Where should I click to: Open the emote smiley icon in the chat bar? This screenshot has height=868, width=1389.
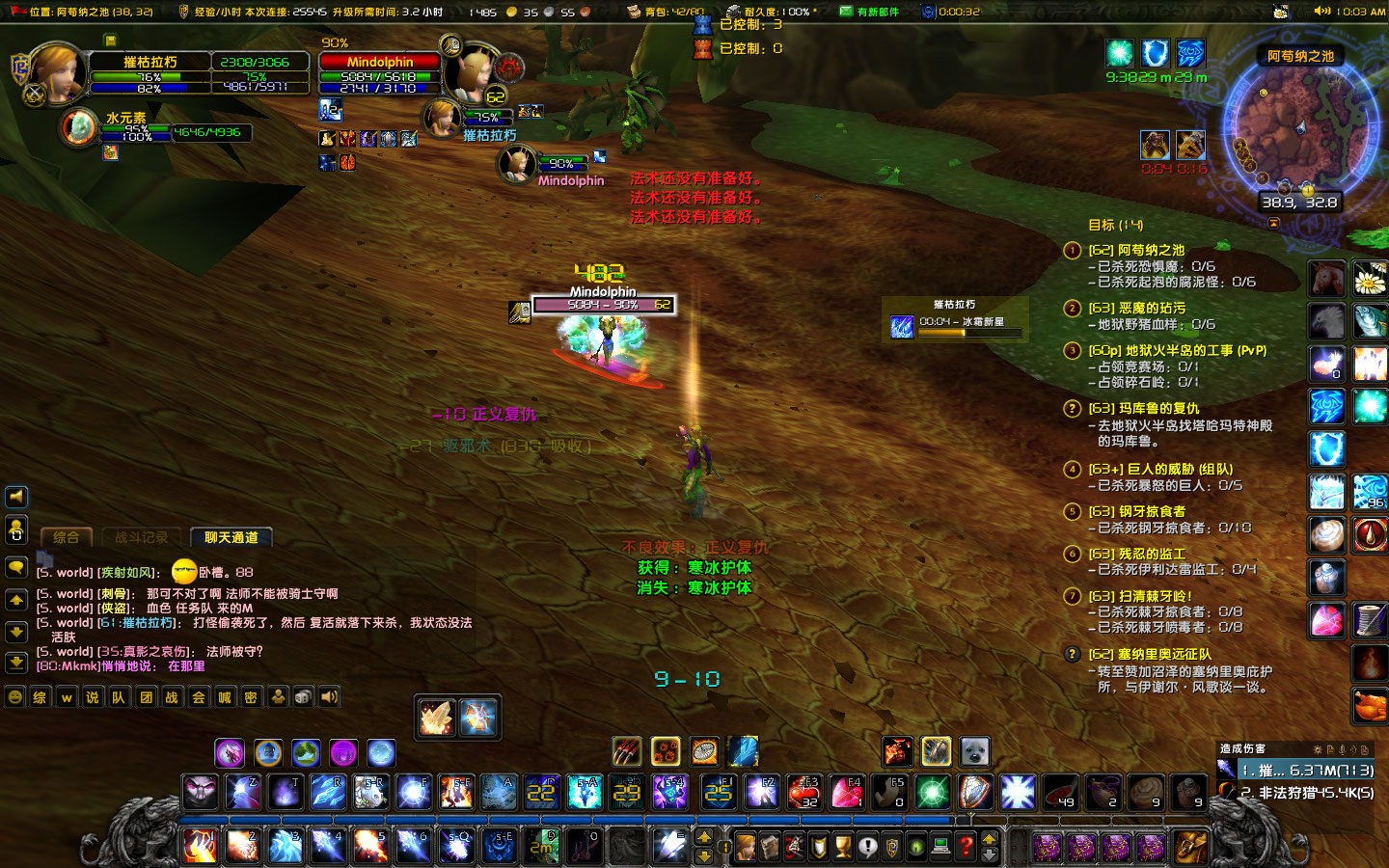click(x=14, y=696)
